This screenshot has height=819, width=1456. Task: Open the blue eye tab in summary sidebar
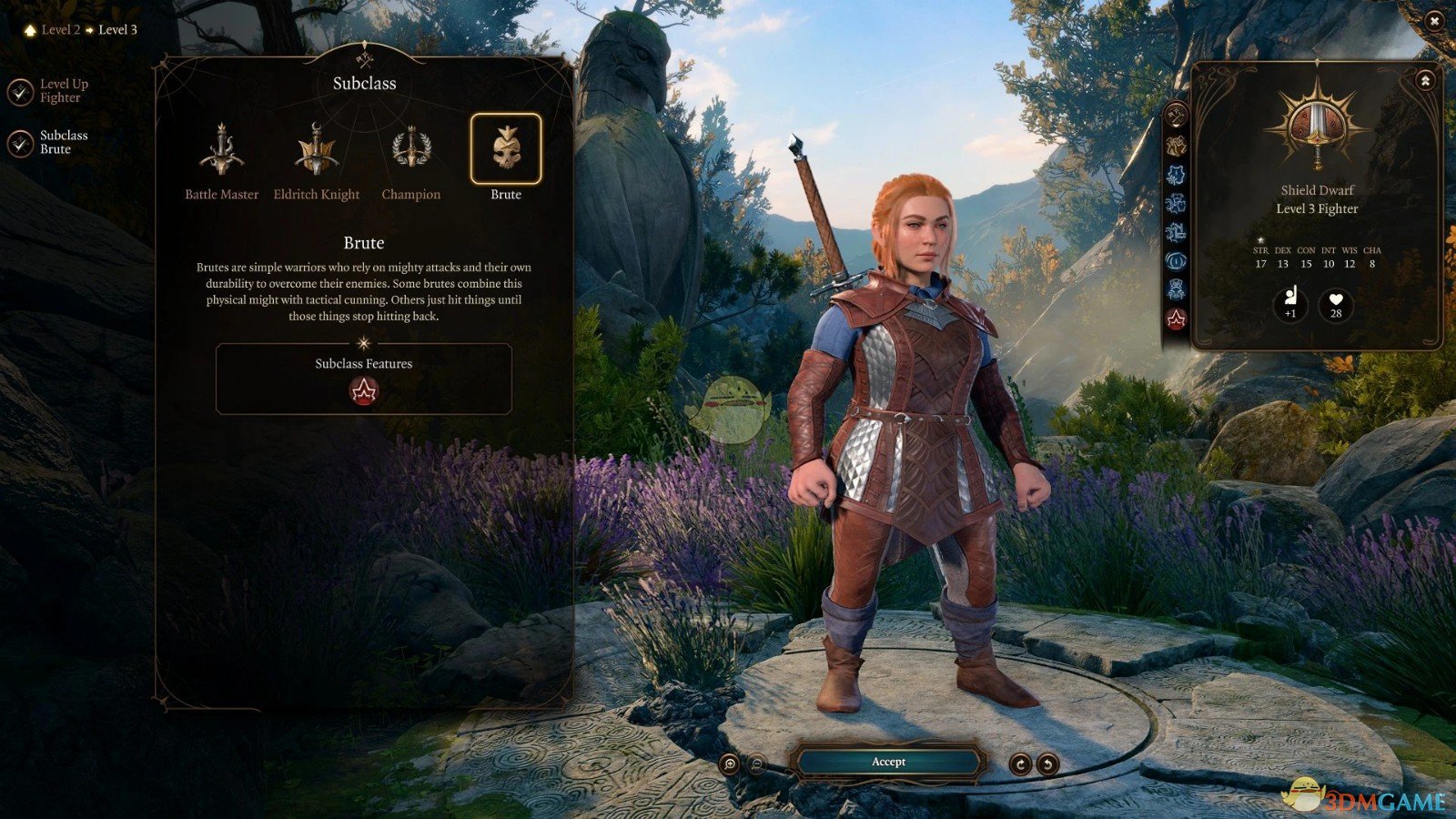(1176, 261)
